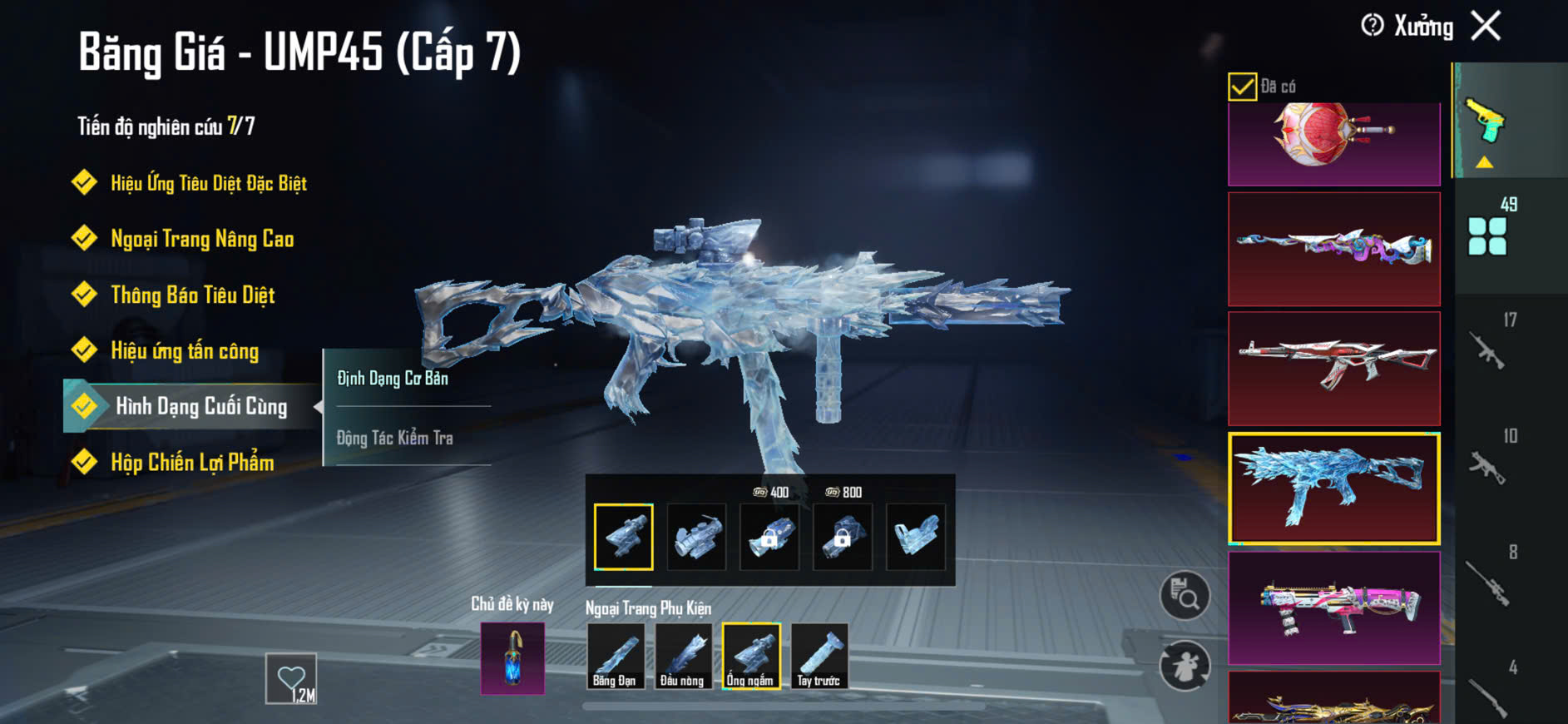Select the Đầu nòng attachment skin
The height and width of the screenshot is (724, 1568).
tap(683, 657)
